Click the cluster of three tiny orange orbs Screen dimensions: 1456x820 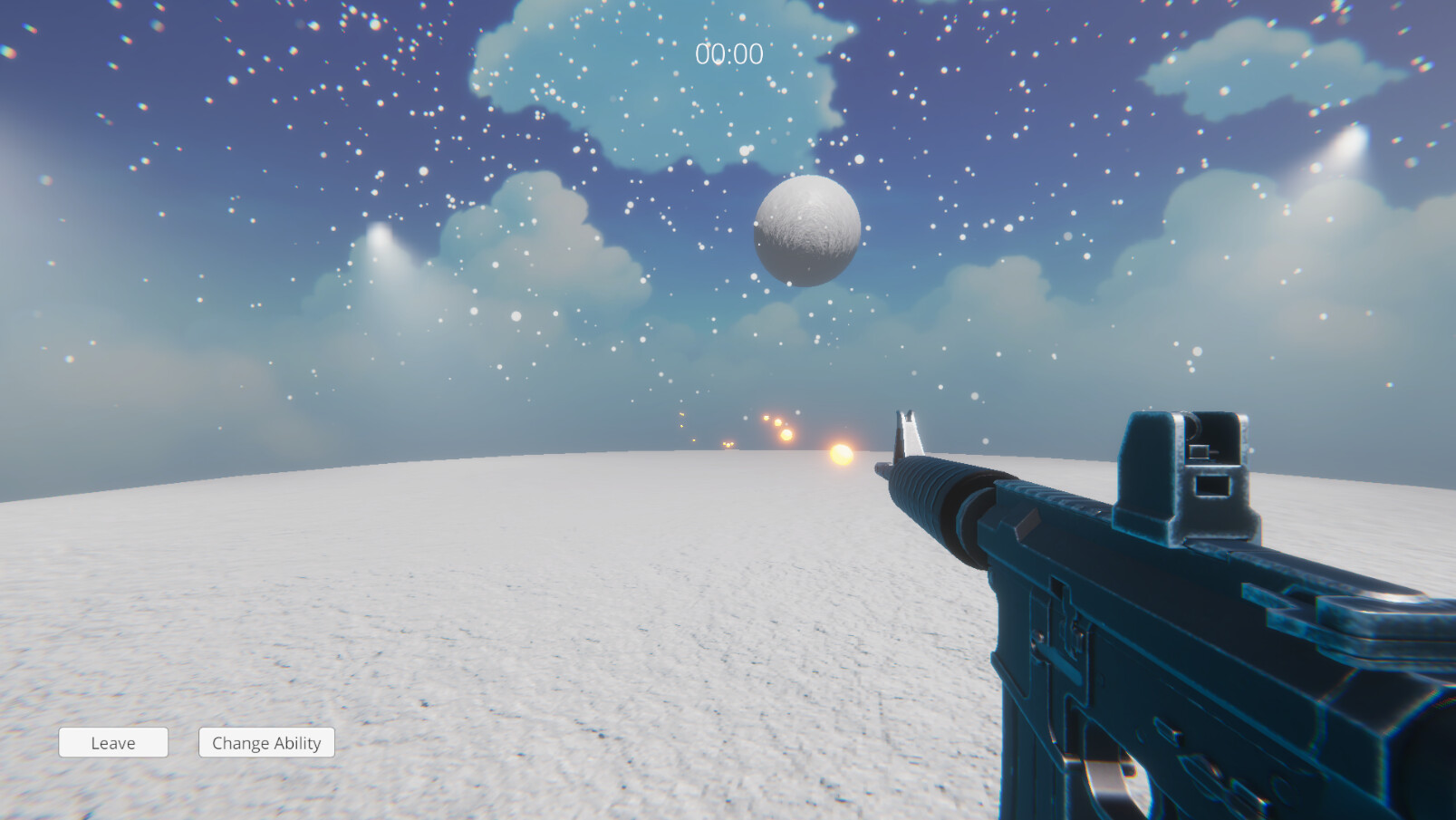pos(728,445)
